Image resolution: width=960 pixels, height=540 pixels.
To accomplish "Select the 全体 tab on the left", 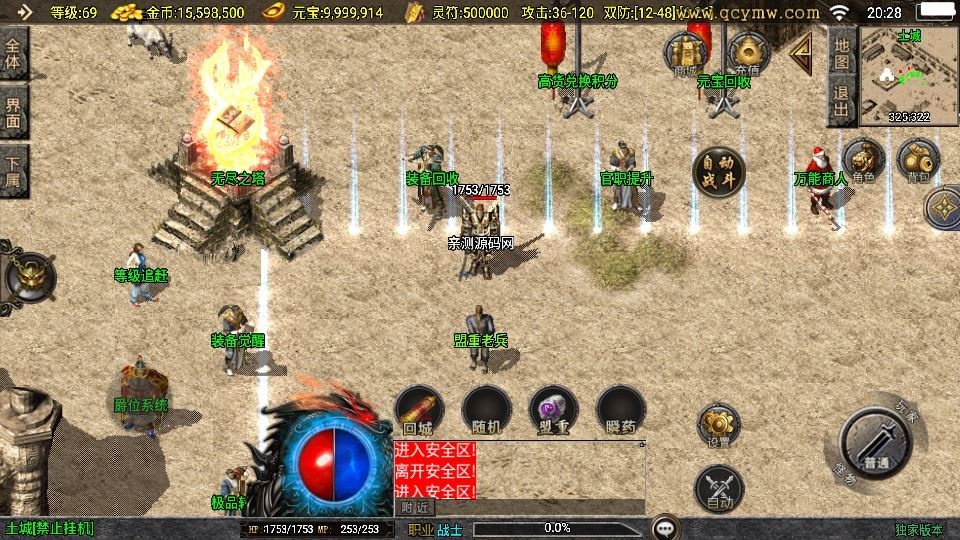I will point(14,53).
